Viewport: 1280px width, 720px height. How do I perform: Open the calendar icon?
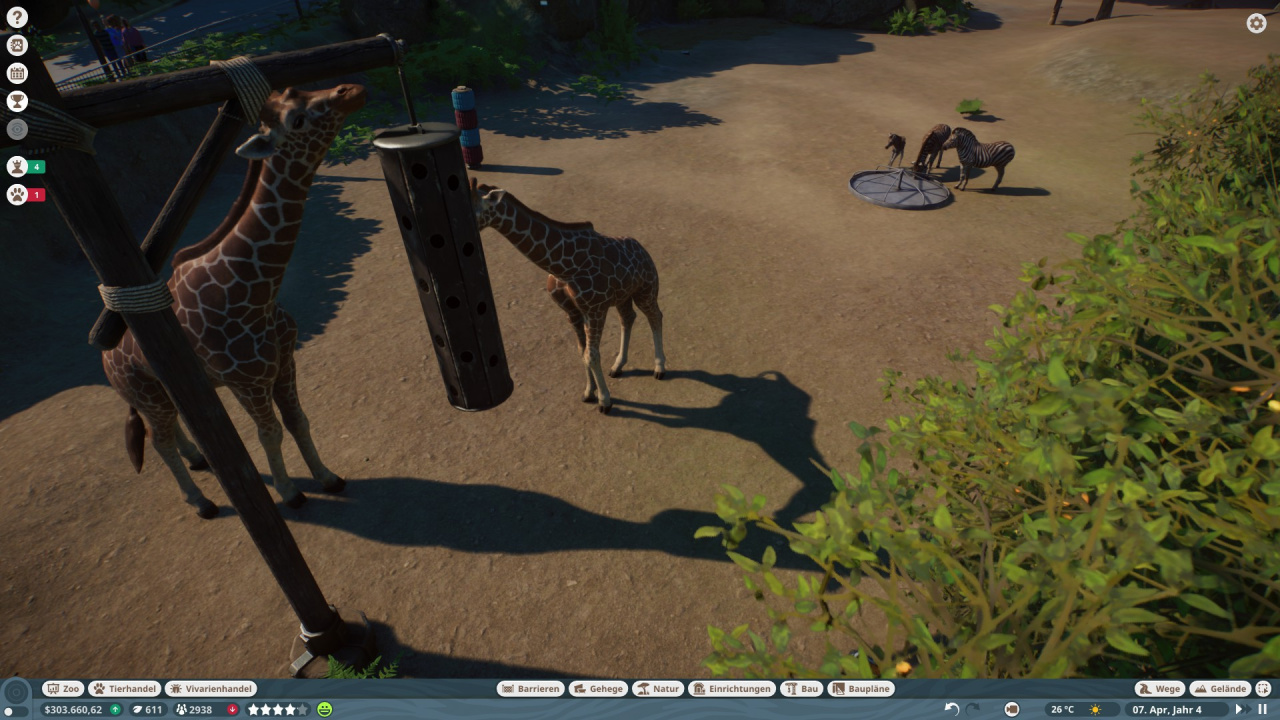pyautogui.click(x=17, y=73)
